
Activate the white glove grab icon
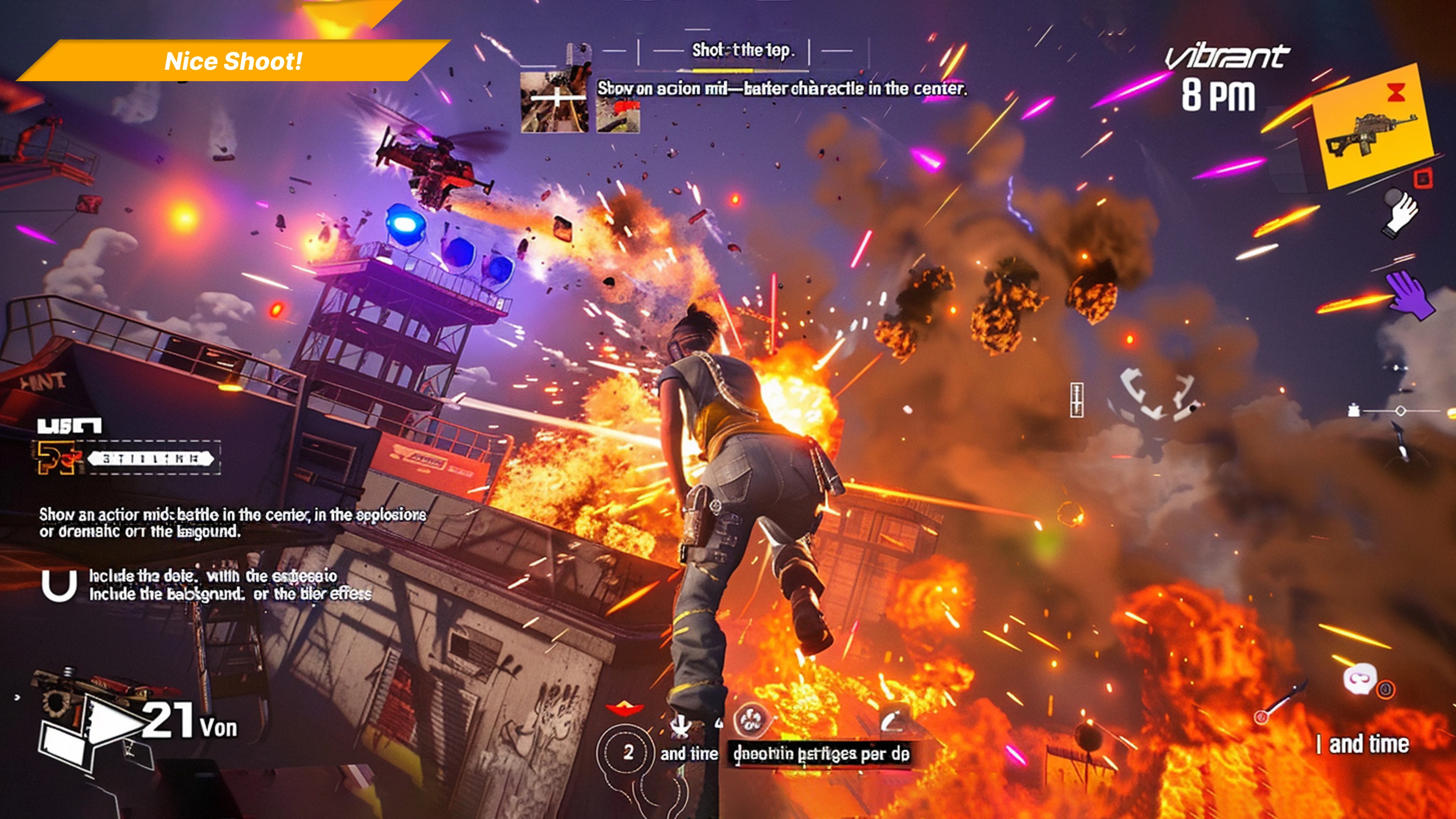pos(1401,213)
